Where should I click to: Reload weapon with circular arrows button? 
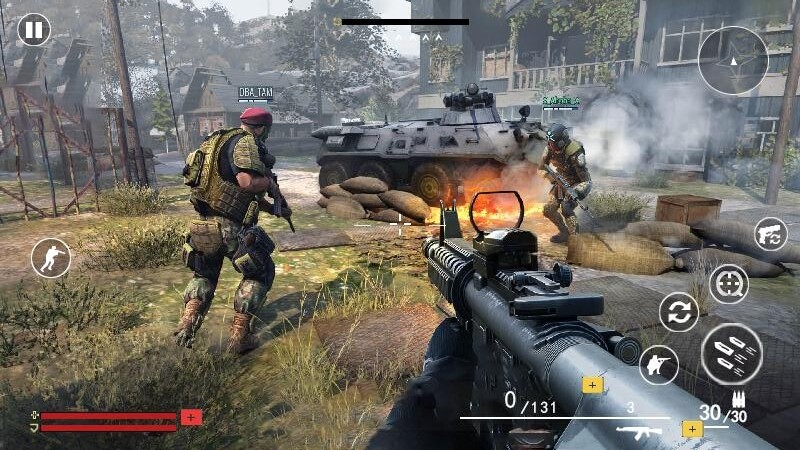[679, 312]
